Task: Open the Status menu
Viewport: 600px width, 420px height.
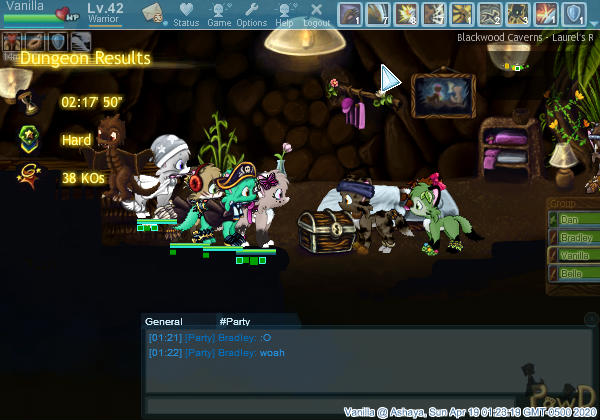Action: tap(186, 14)
